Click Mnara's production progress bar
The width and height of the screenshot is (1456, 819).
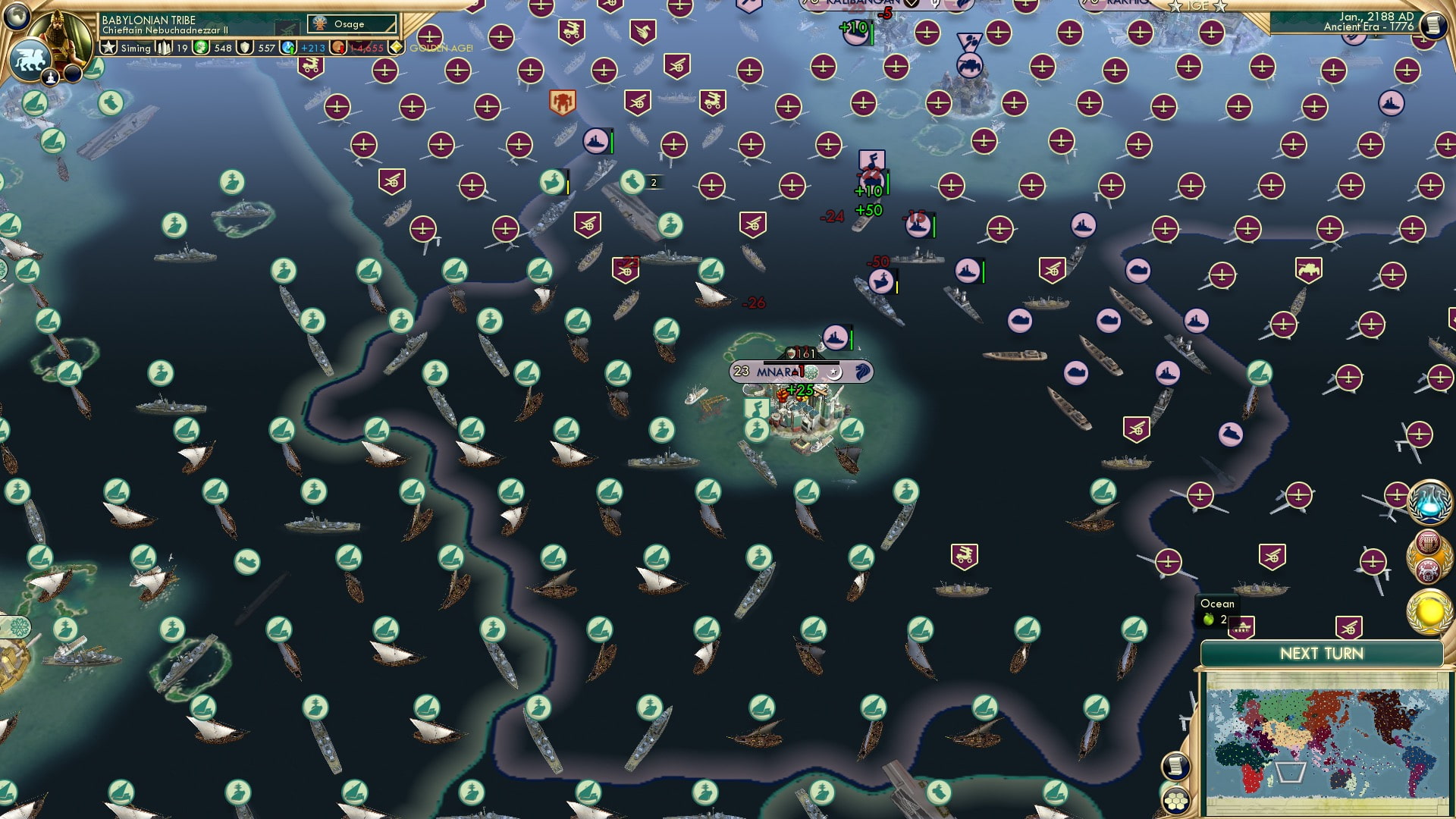(x=802, y=363)
